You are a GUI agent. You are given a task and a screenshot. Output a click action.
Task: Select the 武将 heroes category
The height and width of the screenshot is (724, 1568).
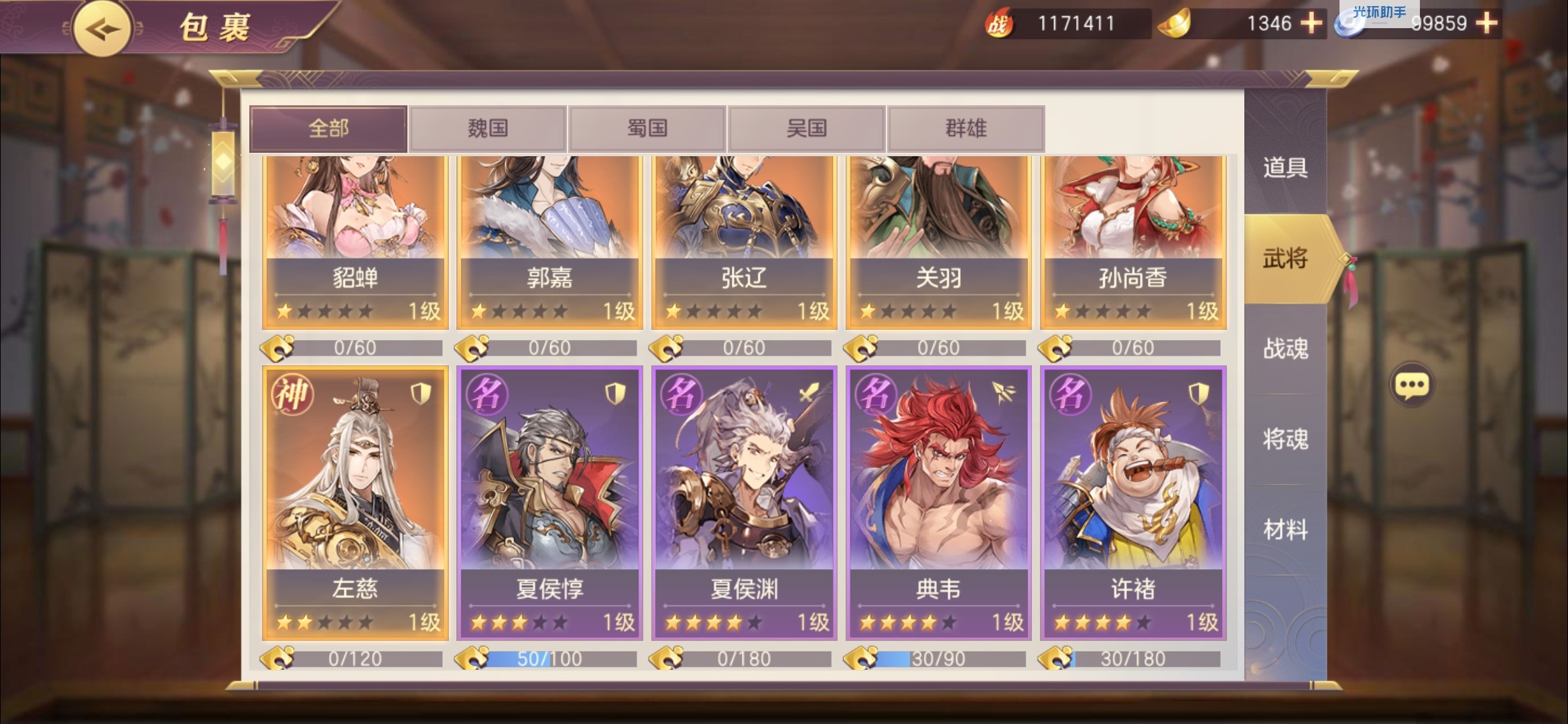click(x=1285, y=258)
